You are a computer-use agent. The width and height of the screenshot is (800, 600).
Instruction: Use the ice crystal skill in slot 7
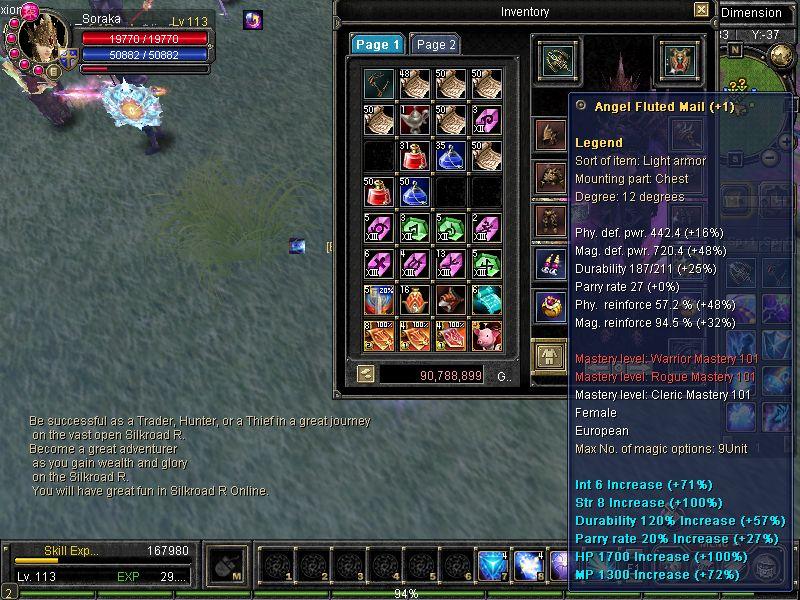492,566
